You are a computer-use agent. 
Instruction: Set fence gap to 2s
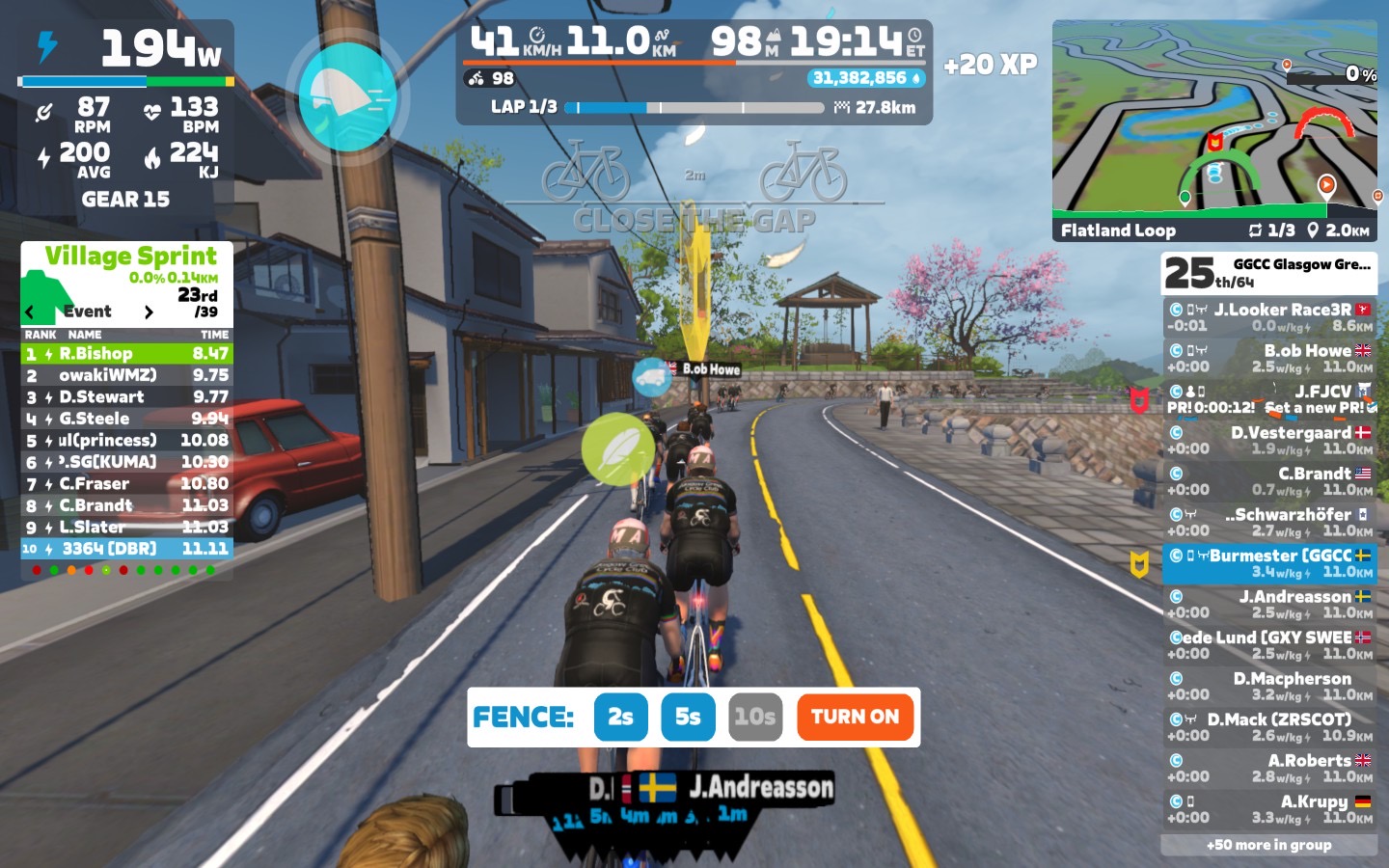coord(620,717)
